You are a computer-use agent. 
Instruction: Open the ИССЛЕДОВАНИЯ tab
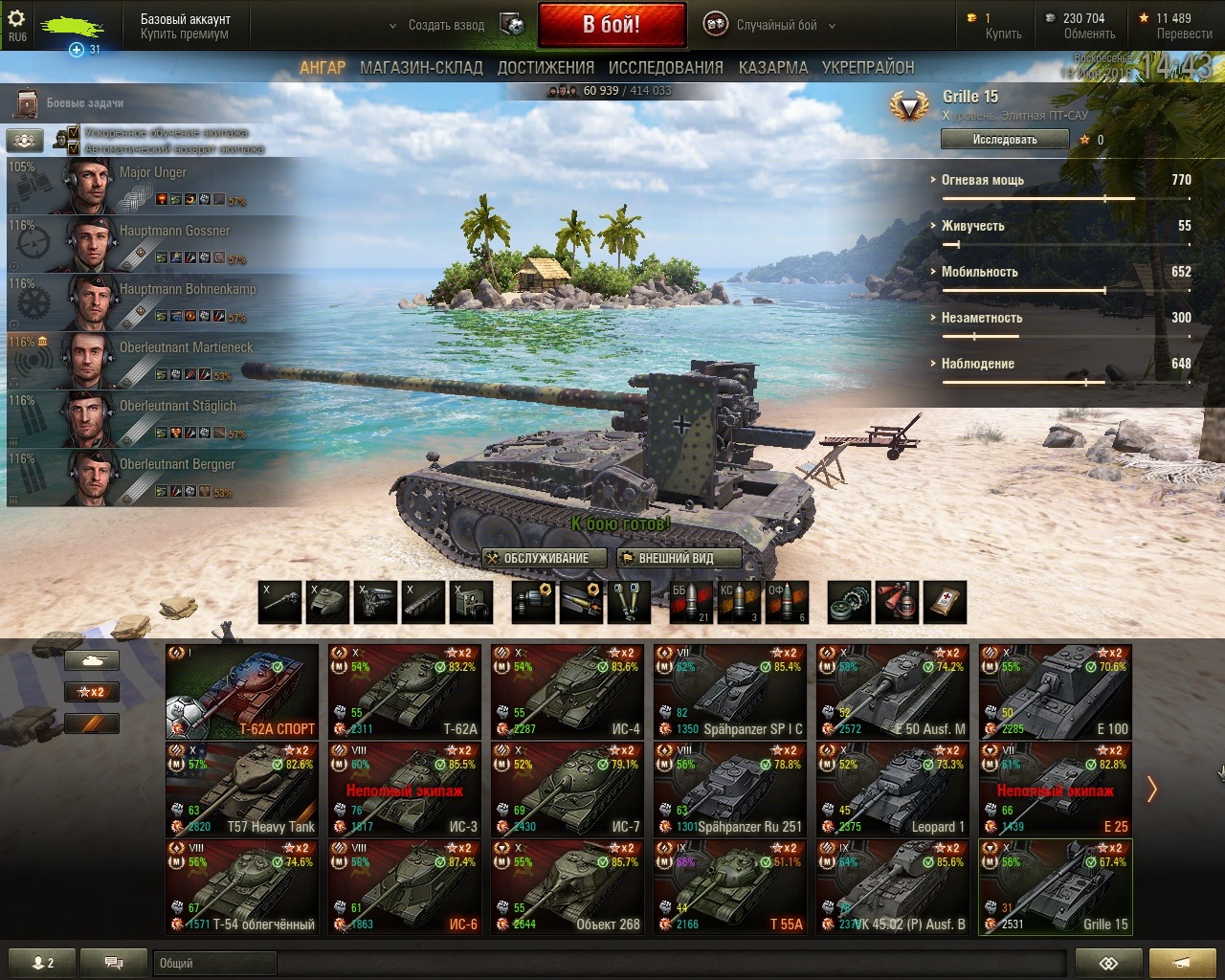pos(666,67)
